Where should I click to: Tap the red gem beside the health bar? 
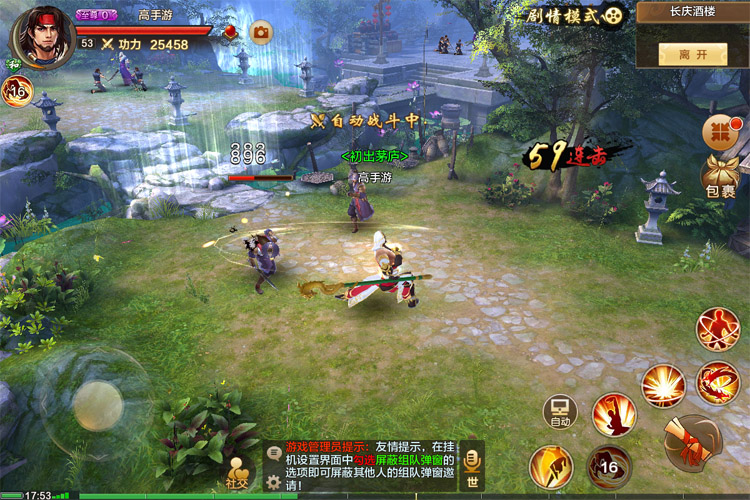231,32
